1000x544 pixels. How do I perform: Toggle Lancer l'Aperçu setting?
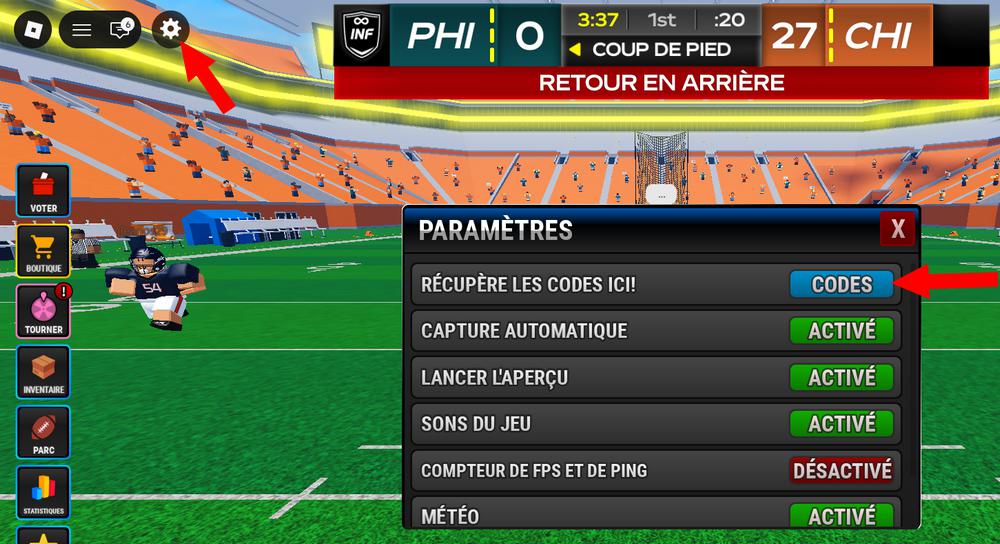(841, 378)
